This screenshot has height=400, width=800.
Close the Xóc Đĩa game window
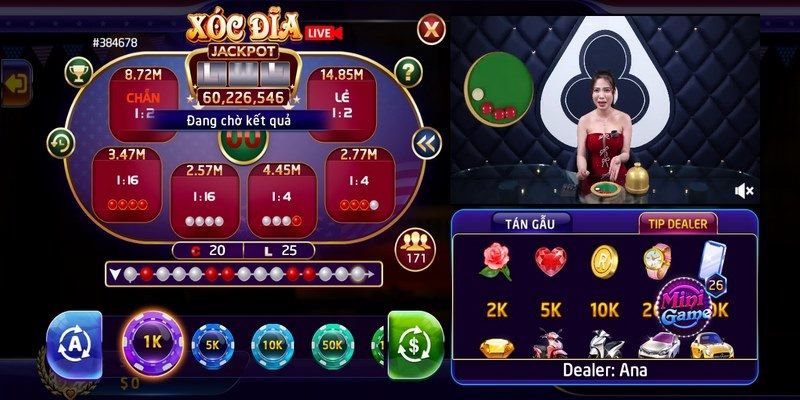pos(430,27)
